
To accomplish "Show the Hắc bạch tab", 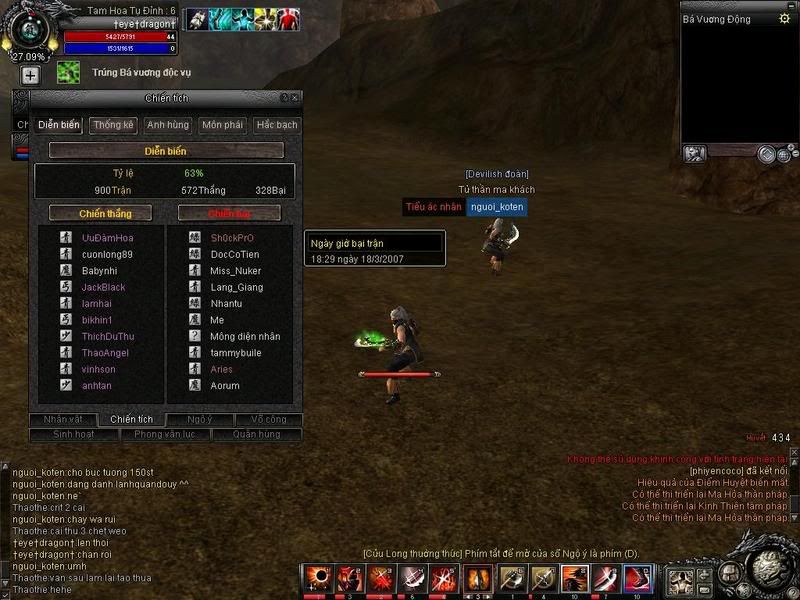I will tap(276, 125).
